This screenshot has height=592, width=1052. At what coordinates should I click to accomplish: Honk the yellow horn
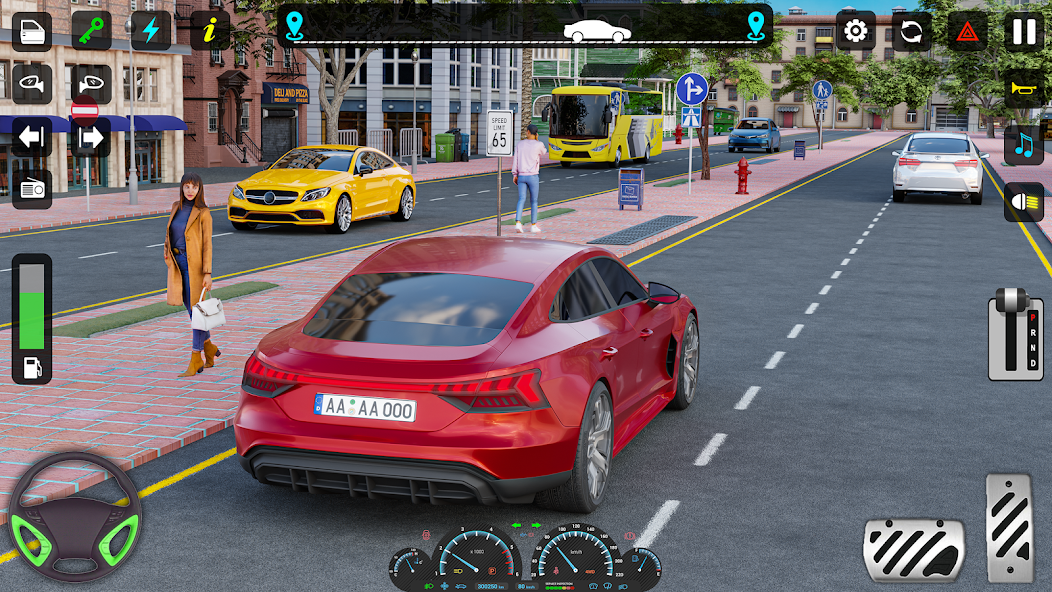click(1024, 89)
